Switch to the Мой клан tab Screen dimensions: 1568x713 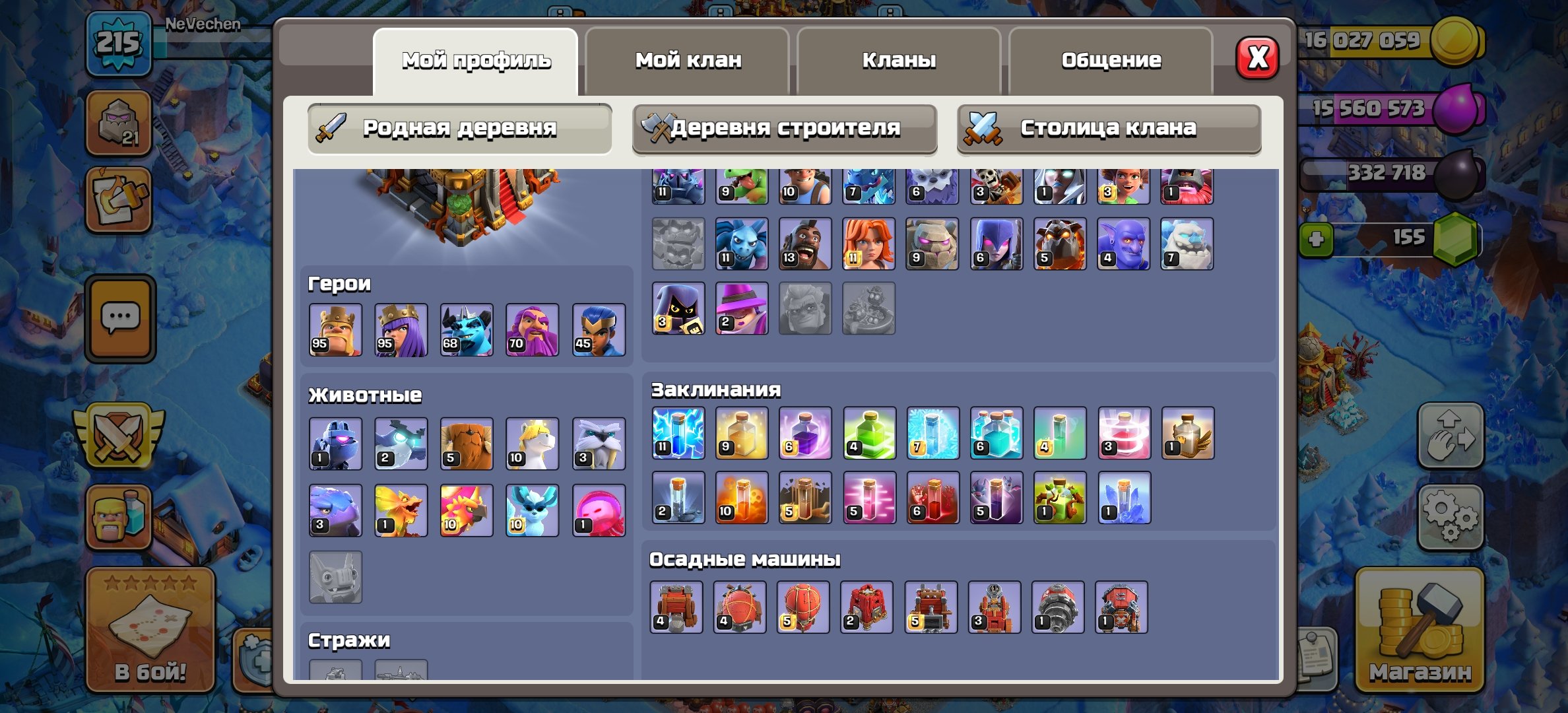pyautogui.click(x=688, y=61)
